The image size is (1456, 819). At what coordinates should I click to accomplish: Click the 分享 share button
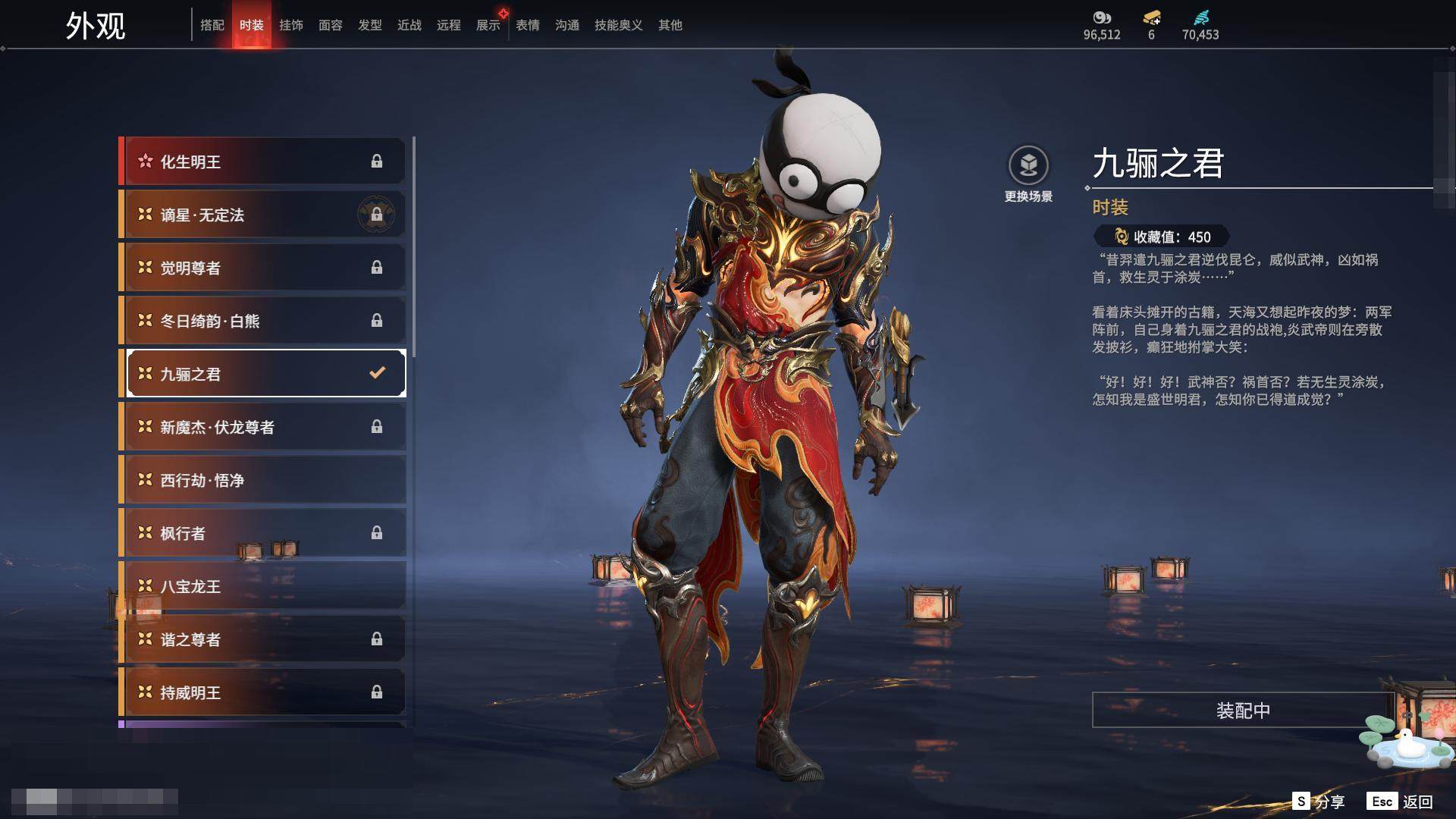1319,802
